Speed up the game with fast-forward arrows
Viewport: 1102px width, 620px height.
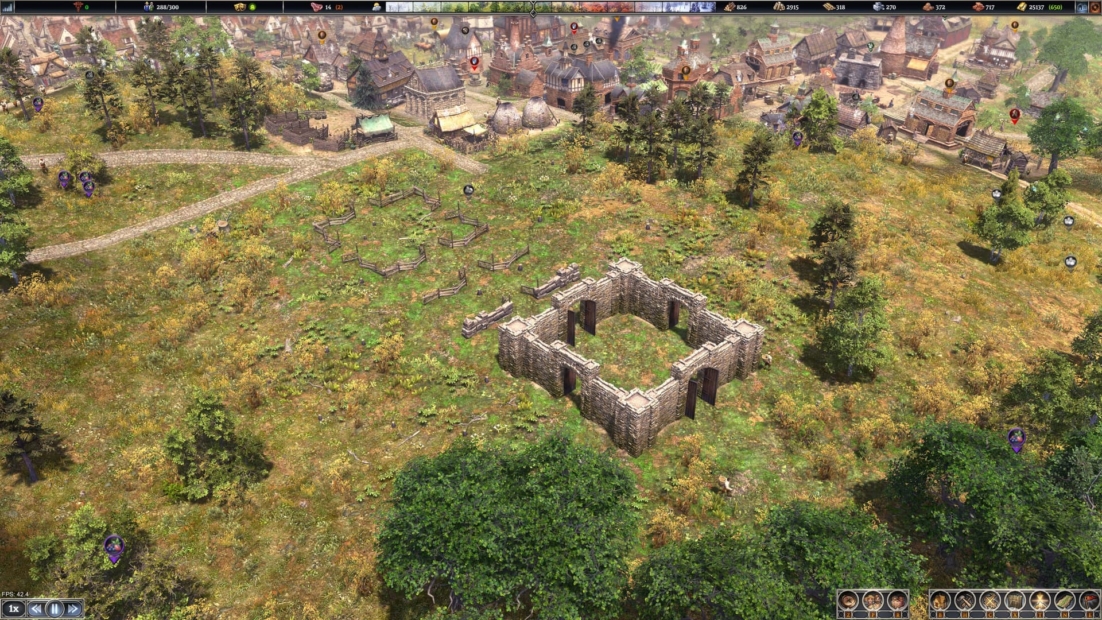click(x=73, y=608)
